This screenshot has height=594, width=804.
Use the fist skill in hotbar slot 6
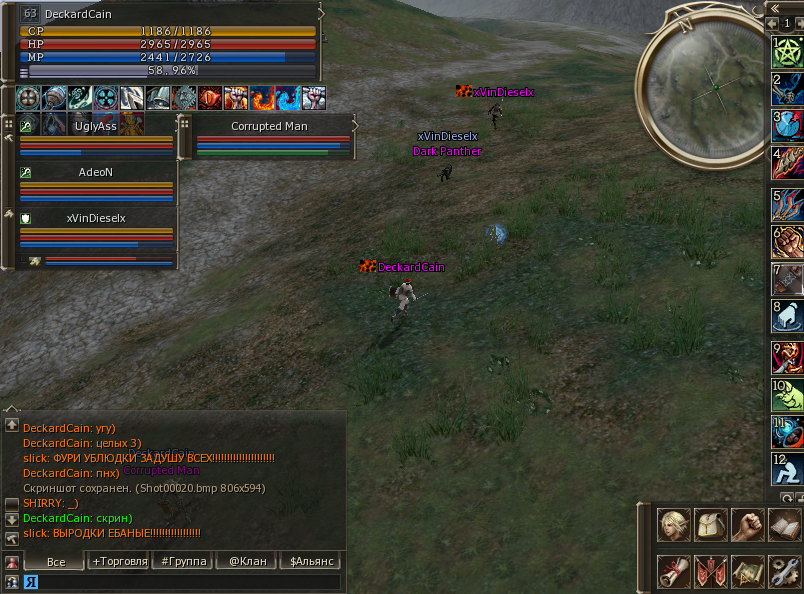pos(787,243)
